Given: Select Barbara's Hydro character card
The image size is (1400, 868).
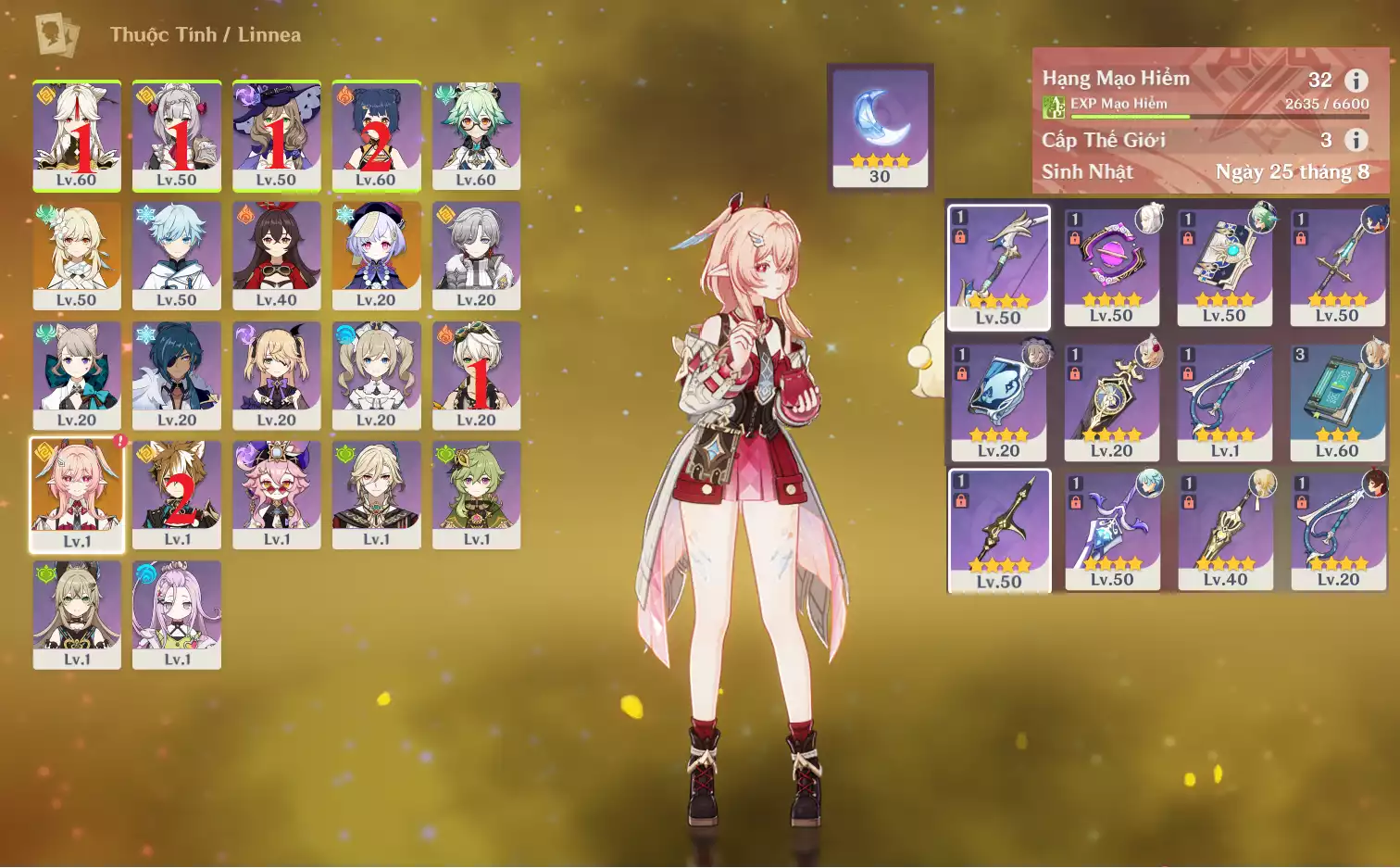Looking at the screenshot, I should click(x=376, y=374).
